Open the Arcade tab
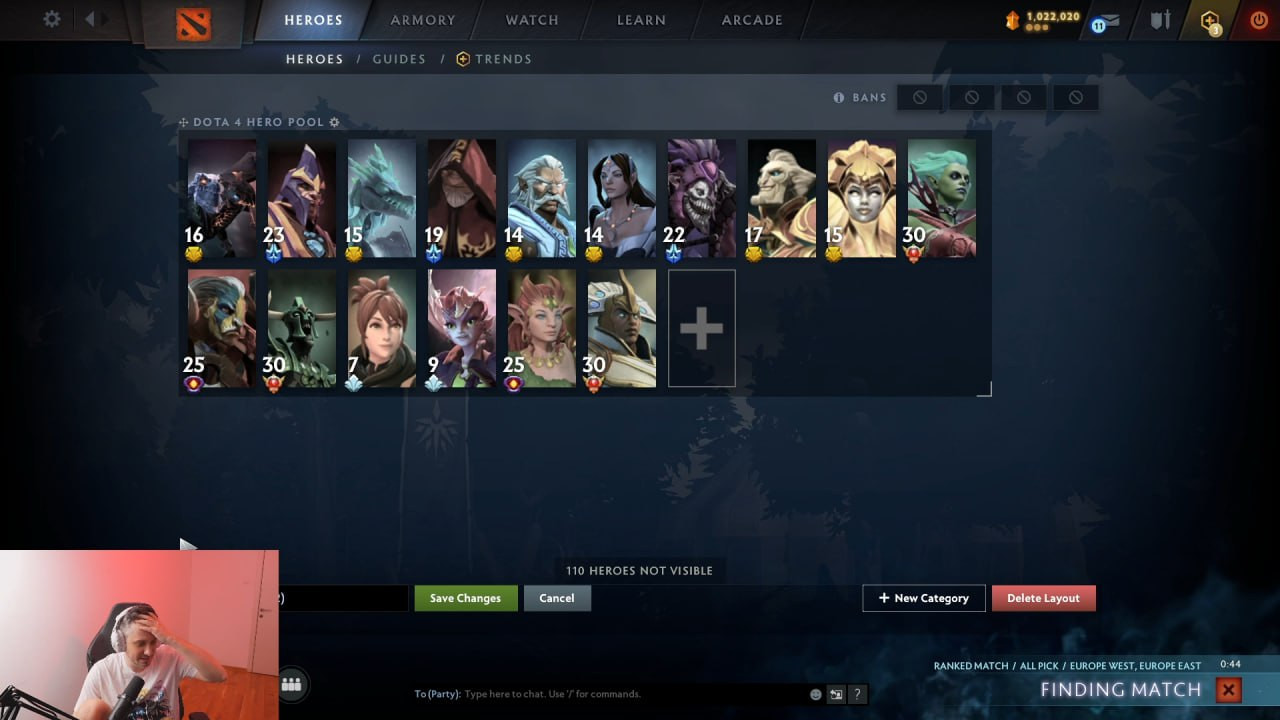 click(x=752, y=20)
